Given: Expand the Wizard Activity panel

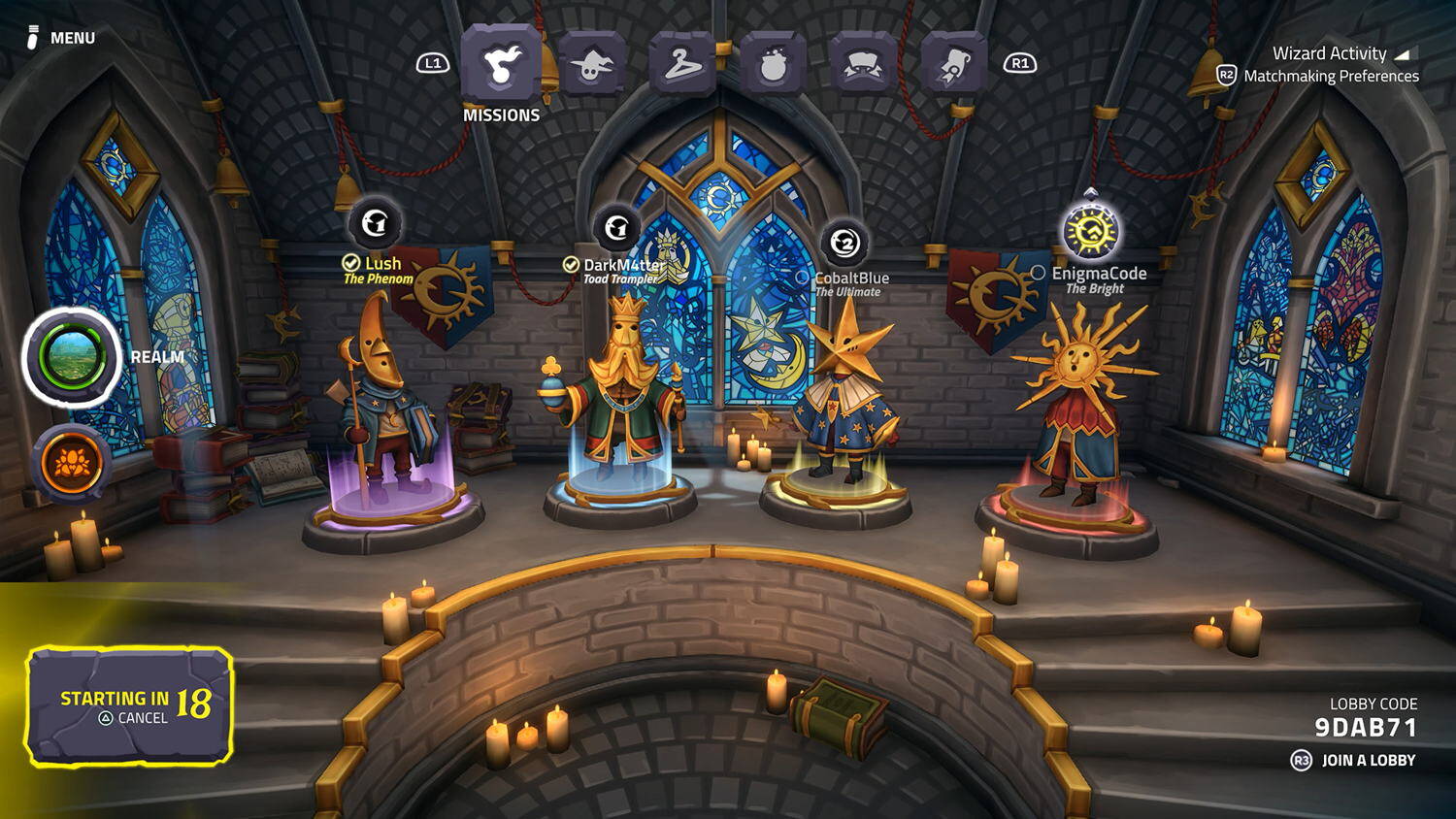Looking at the screenshot, I should [x=1340, y=53].
